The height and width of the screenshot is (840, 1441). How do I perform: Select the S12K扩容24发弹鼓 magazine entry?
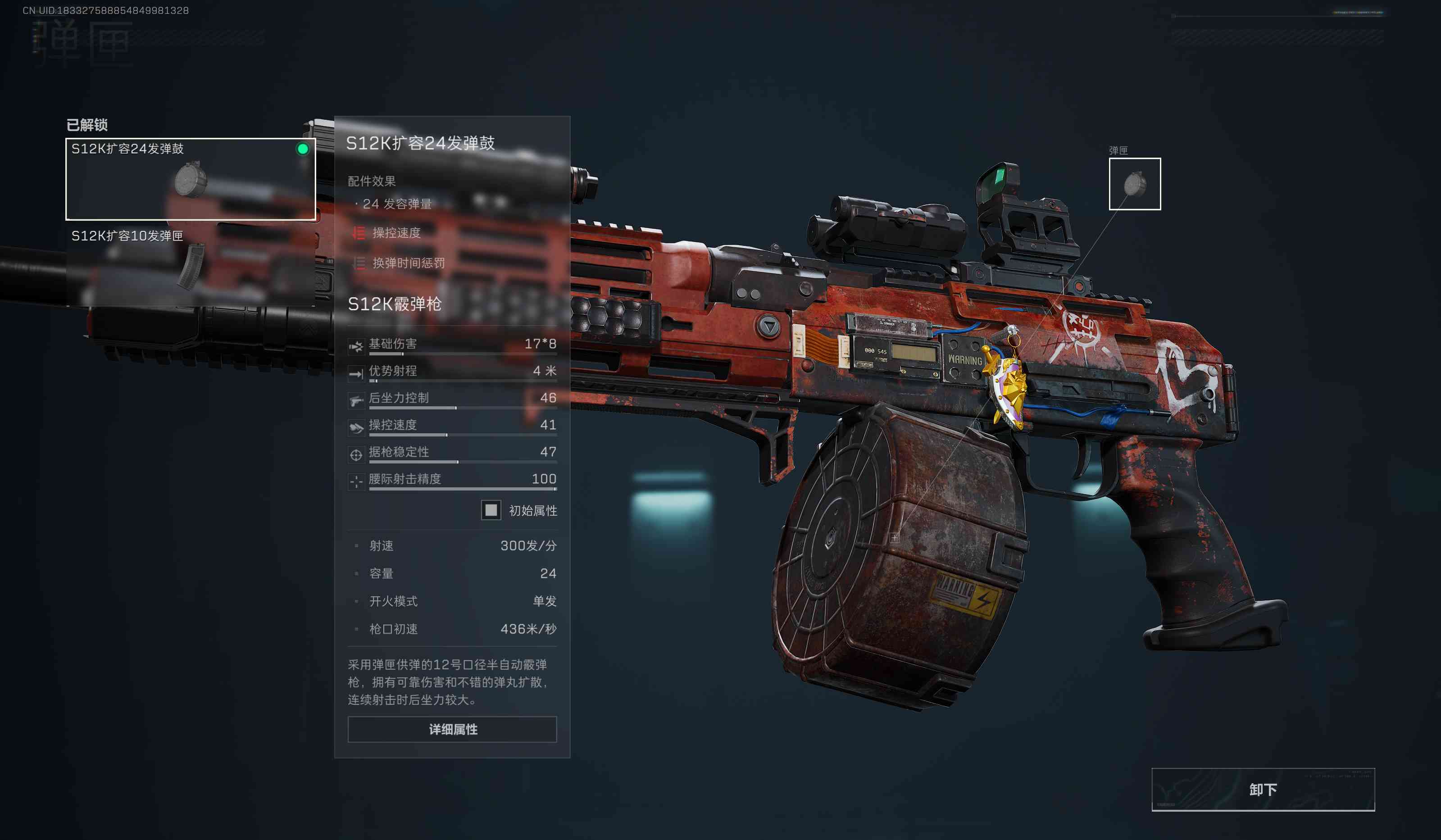click(191, 179)
